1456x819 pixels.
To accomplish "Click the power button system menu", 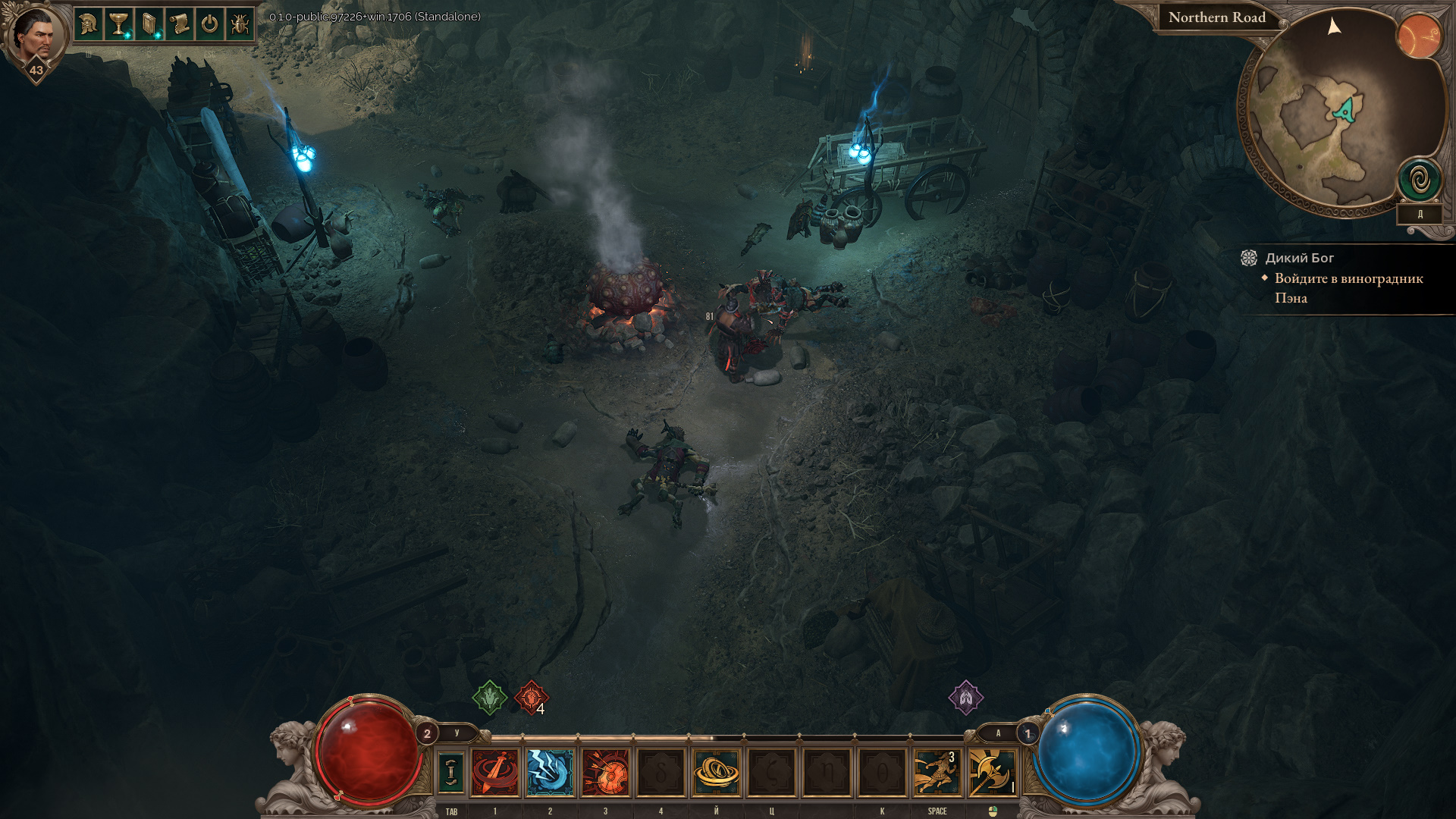I will [209, 24].
